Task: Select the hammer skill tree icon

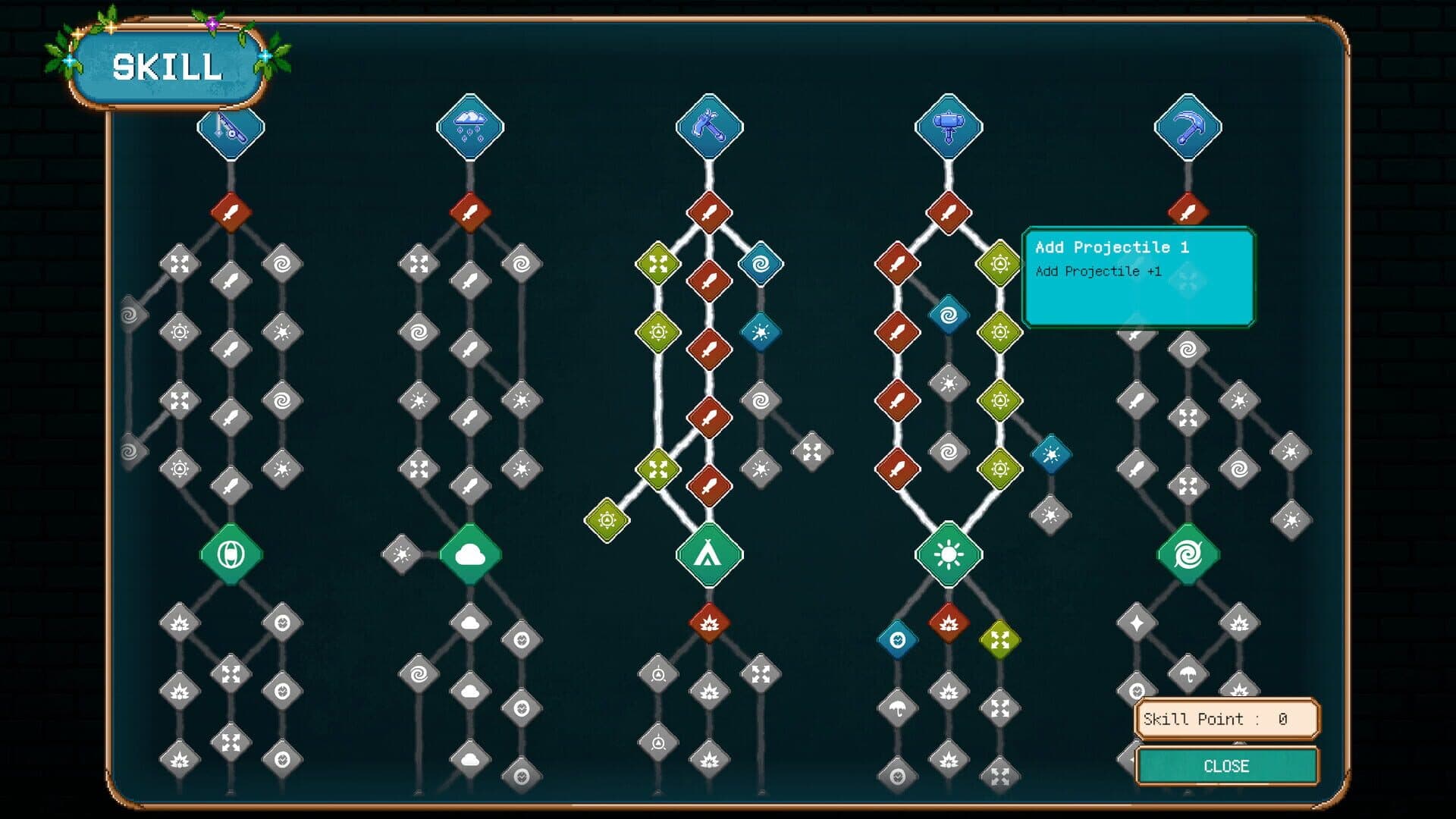Action: (948, 128)
